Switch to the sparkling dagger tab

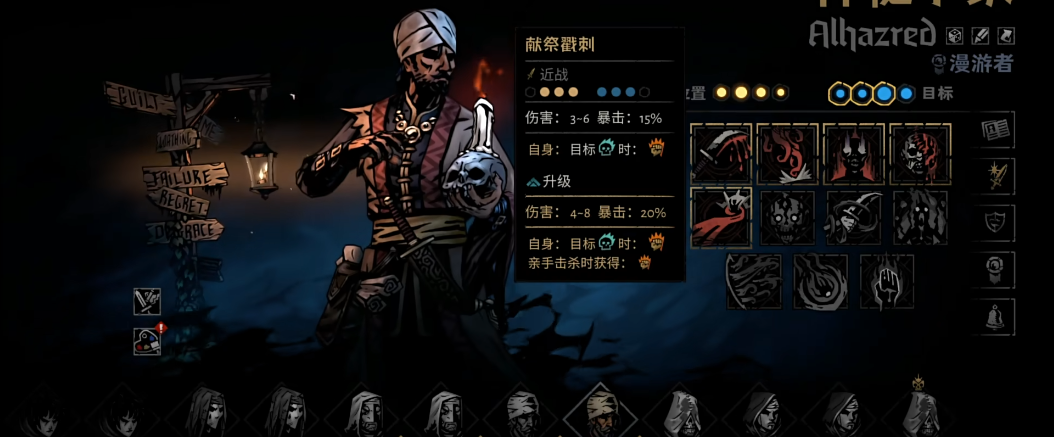click(x=998, y=176)
